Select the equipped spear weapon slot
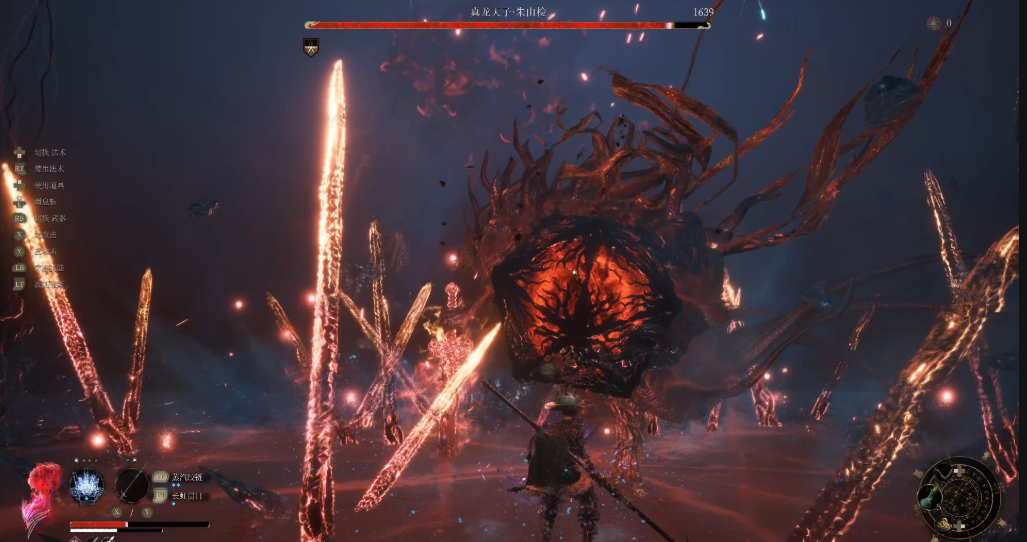Viewport: 1027px width, 542px height. (x=132, y=485)
